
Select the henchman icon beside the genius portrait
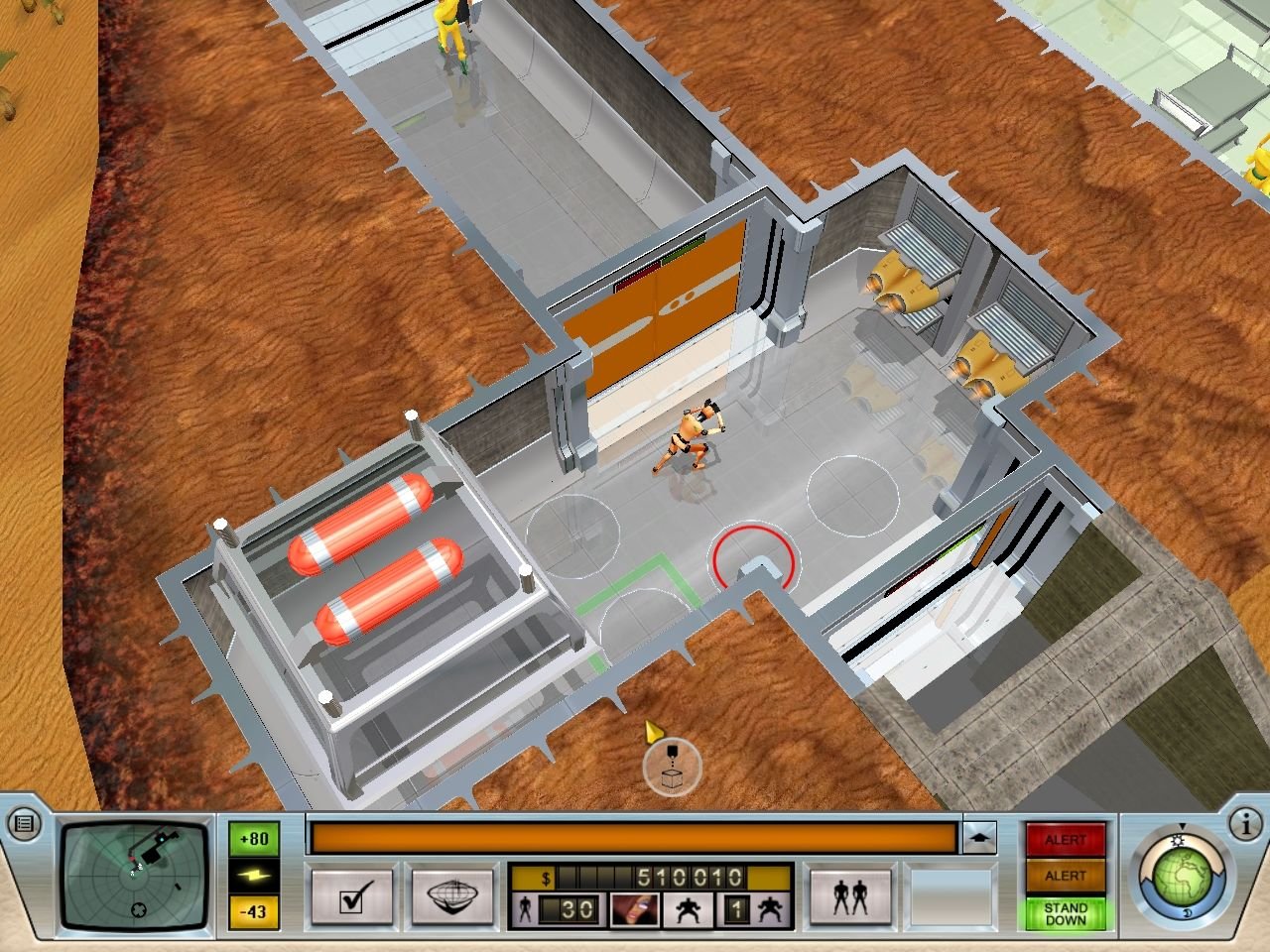[x=687, y=908]
